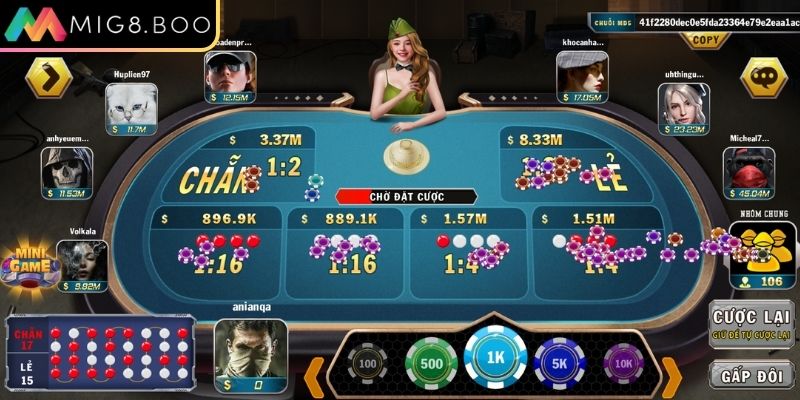Bet on the 896.9K 1:16 box
The height and width of the screenshot is (400, 800).
[215, 245]
